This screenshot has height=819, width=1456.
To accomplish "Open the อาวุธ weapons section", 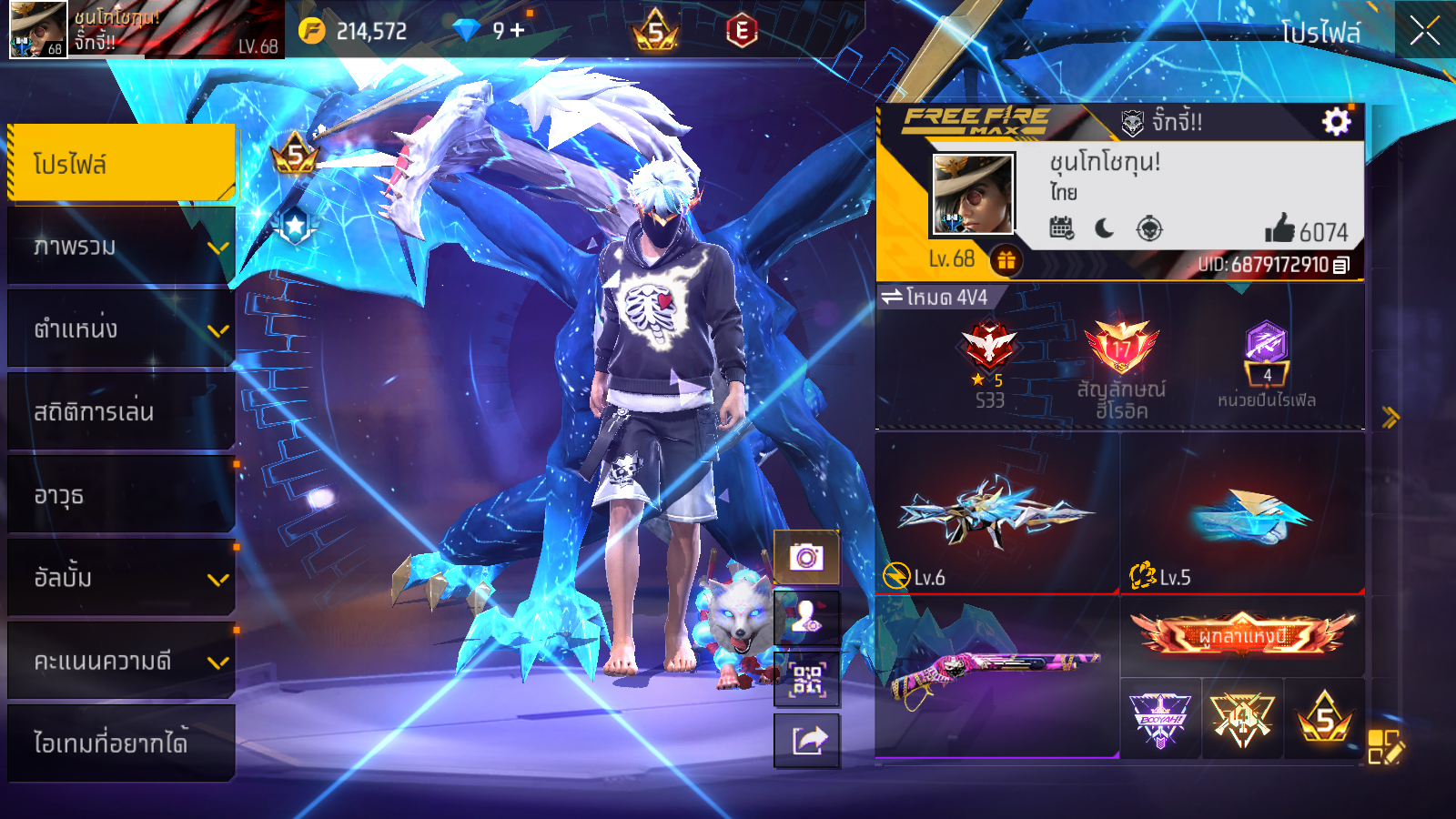I will pyautogui.click(x=121, y=496).
